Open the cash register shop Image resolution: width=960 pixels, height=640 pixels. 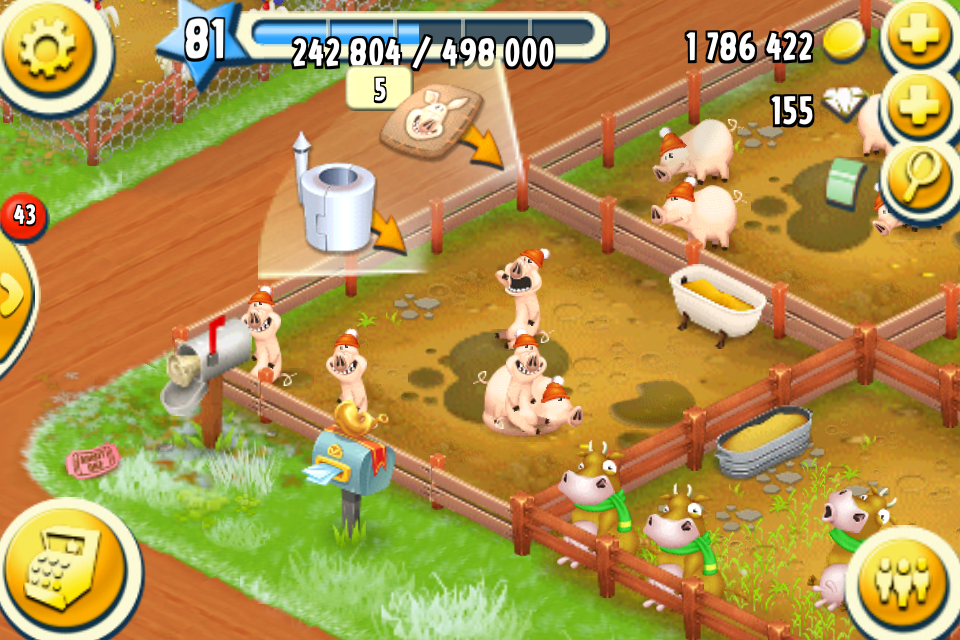[64, 572]
